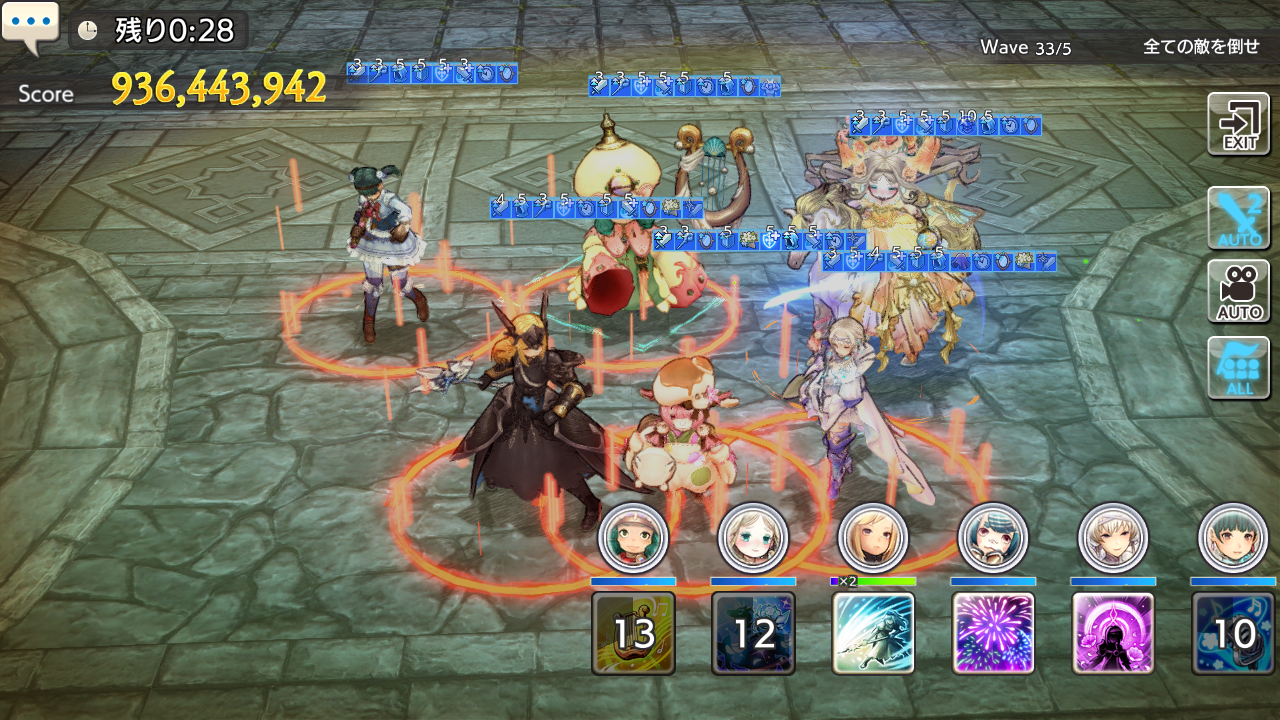Toggle the auto camera button
The image size is (1280, 720).
click(x=1238, y=292)
